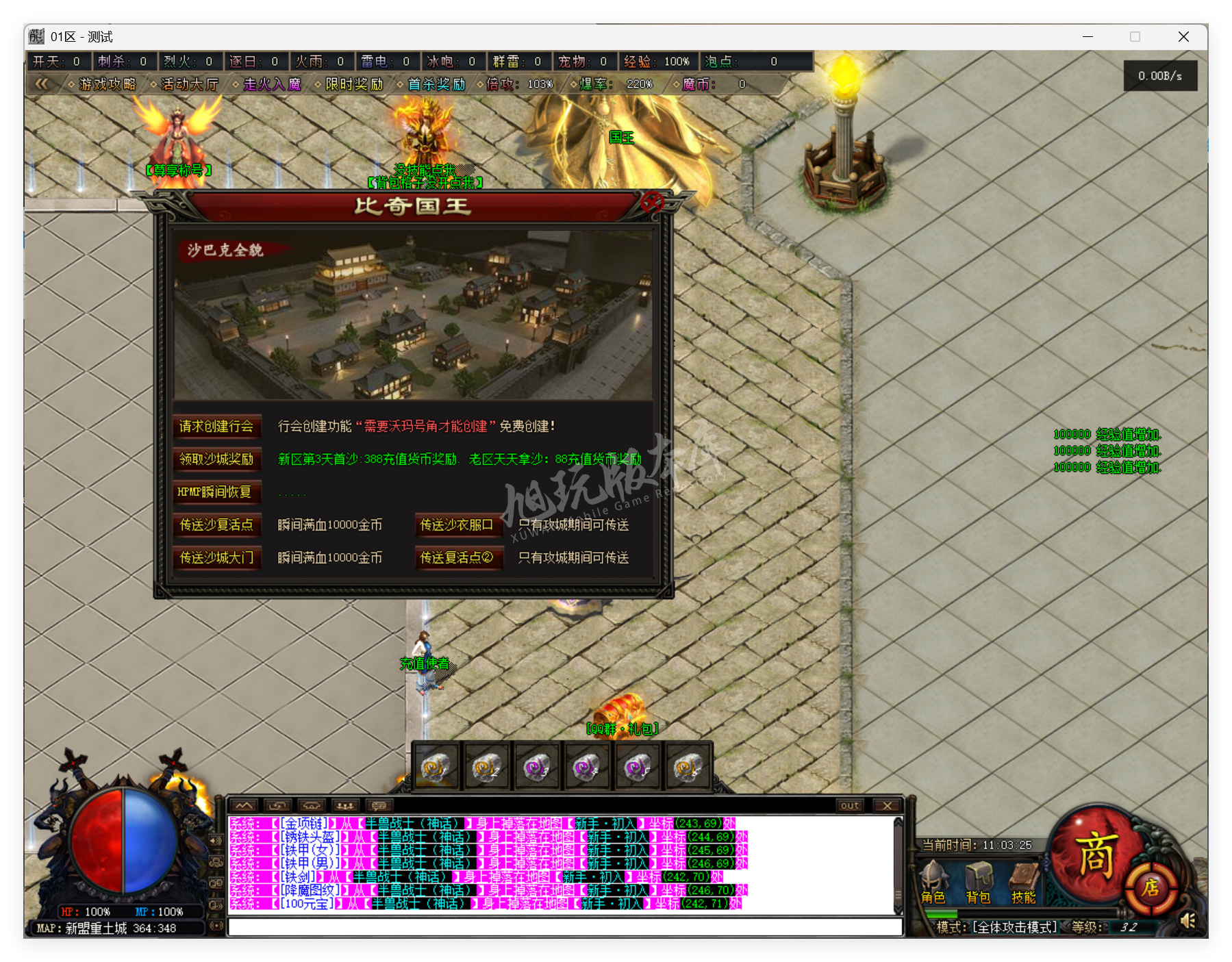Click the 请求创建行会 guild creation button
The image size is (1232, 962).
[x=217, y=427]
